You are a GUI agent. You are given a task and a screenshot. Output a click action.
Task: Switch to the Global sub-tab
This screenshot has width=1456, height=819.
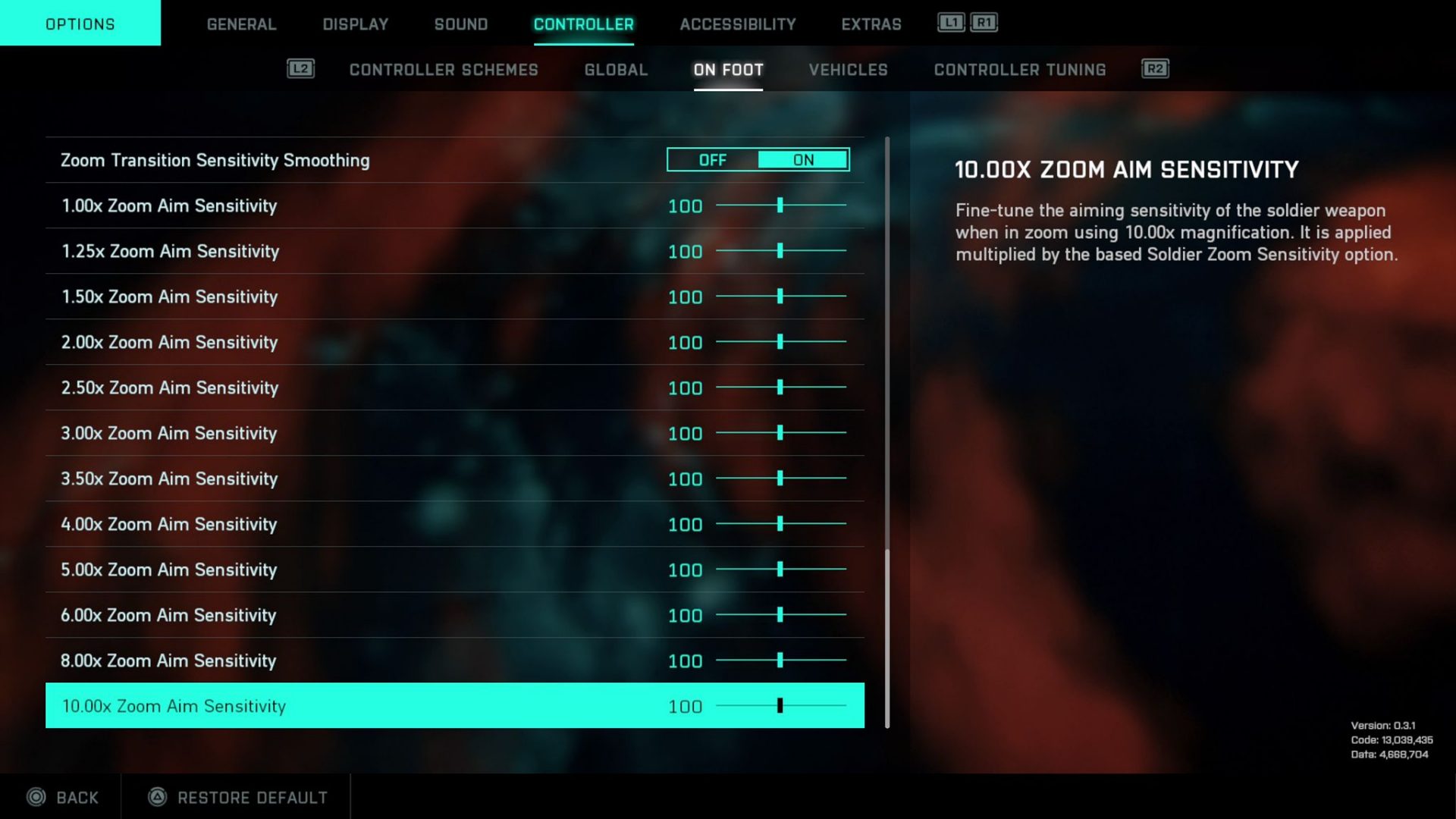click(x=616, y=70)
